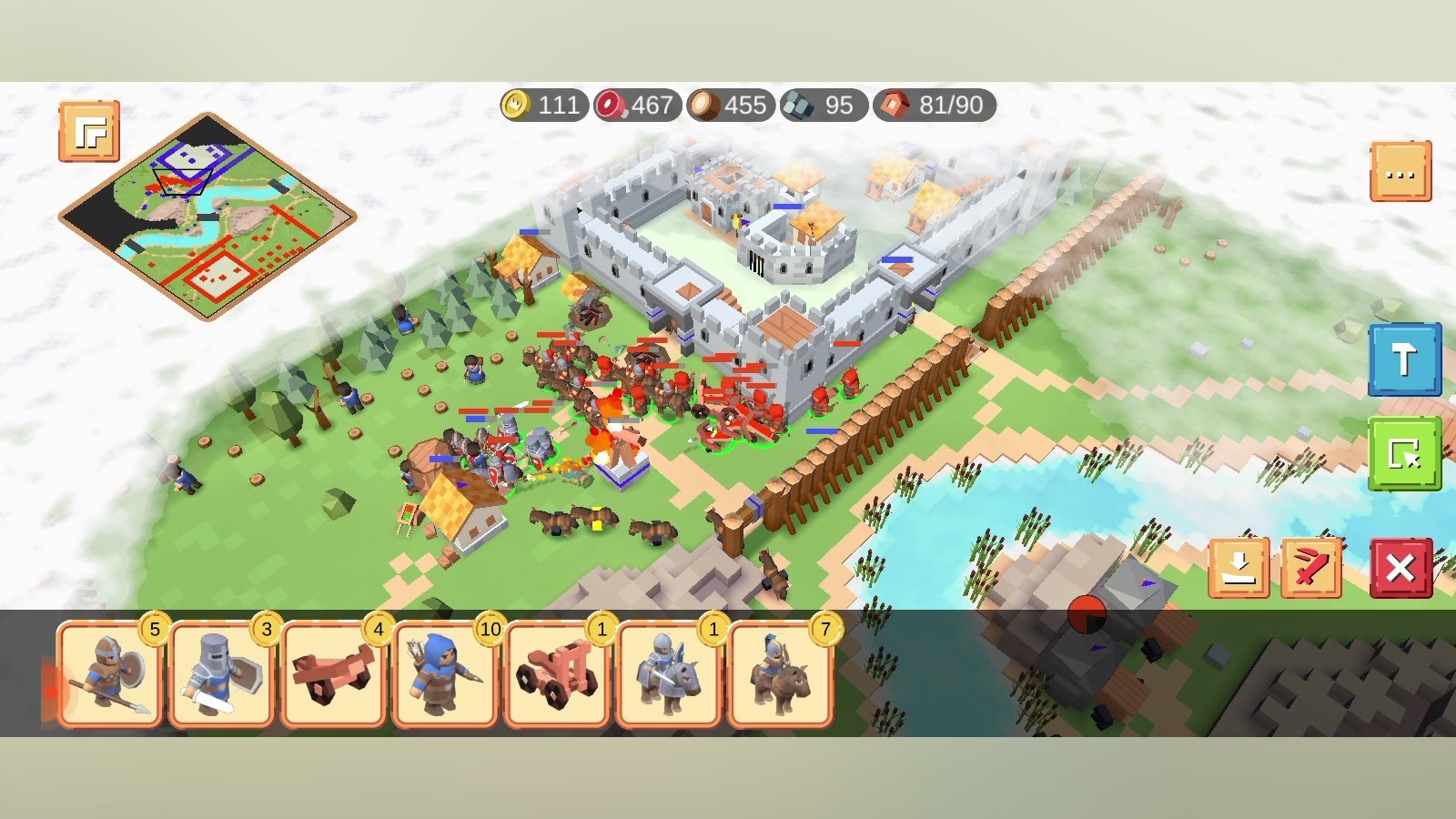Pick the blue hooded archer card
Image resolution: width=1456 pixels, height=819 pixels.
click(x=446, y=675)
